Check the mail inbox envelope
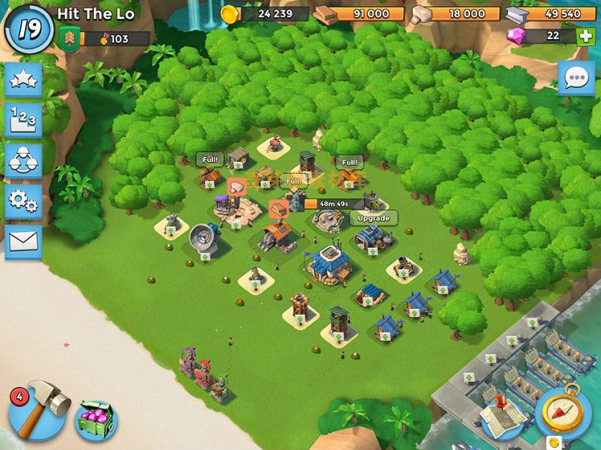The height and width of the screenshot is (450, 601). (24, 240)
